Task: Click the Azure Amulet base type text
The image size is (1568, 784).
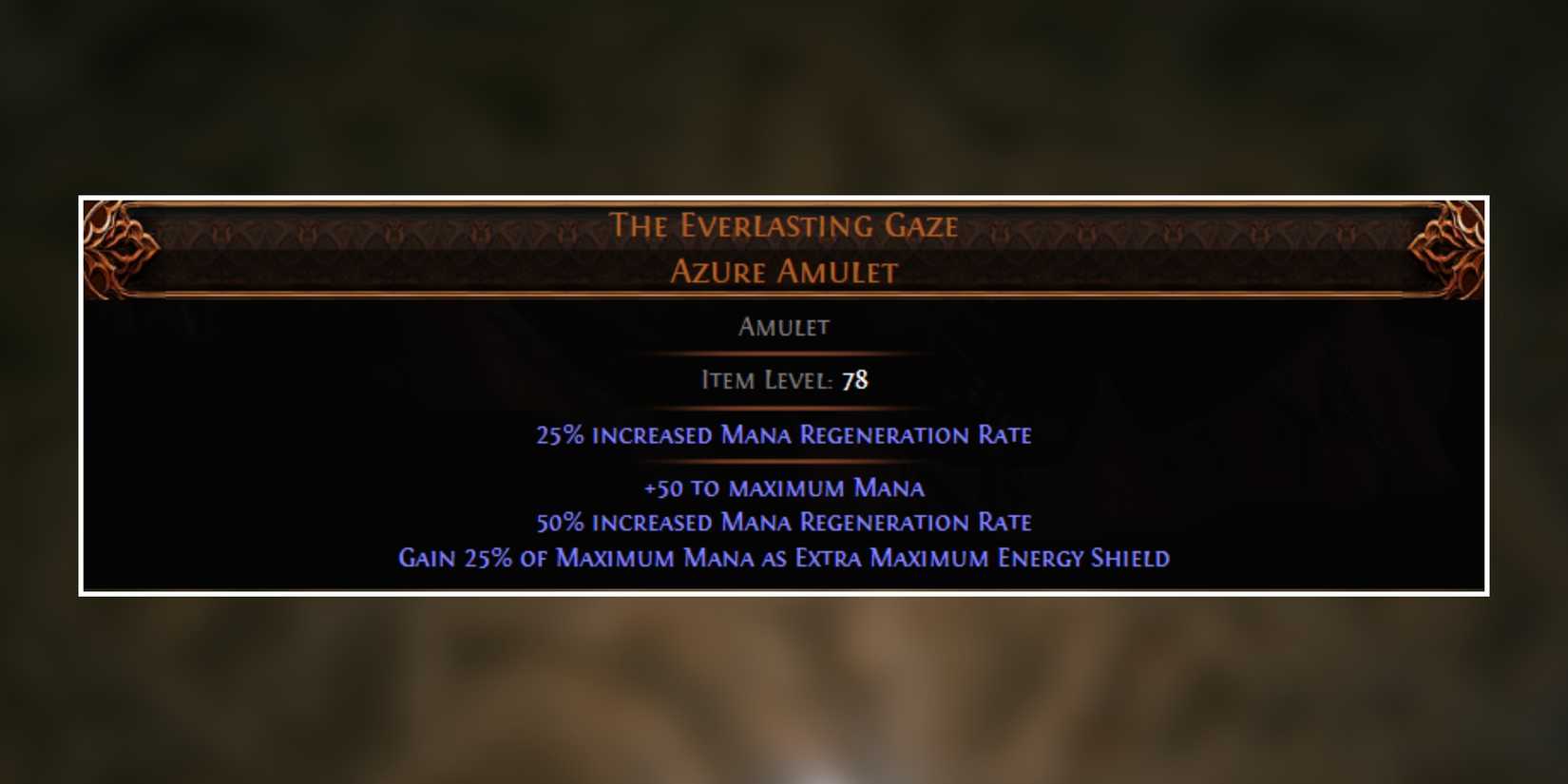Action: coord(785,272)
